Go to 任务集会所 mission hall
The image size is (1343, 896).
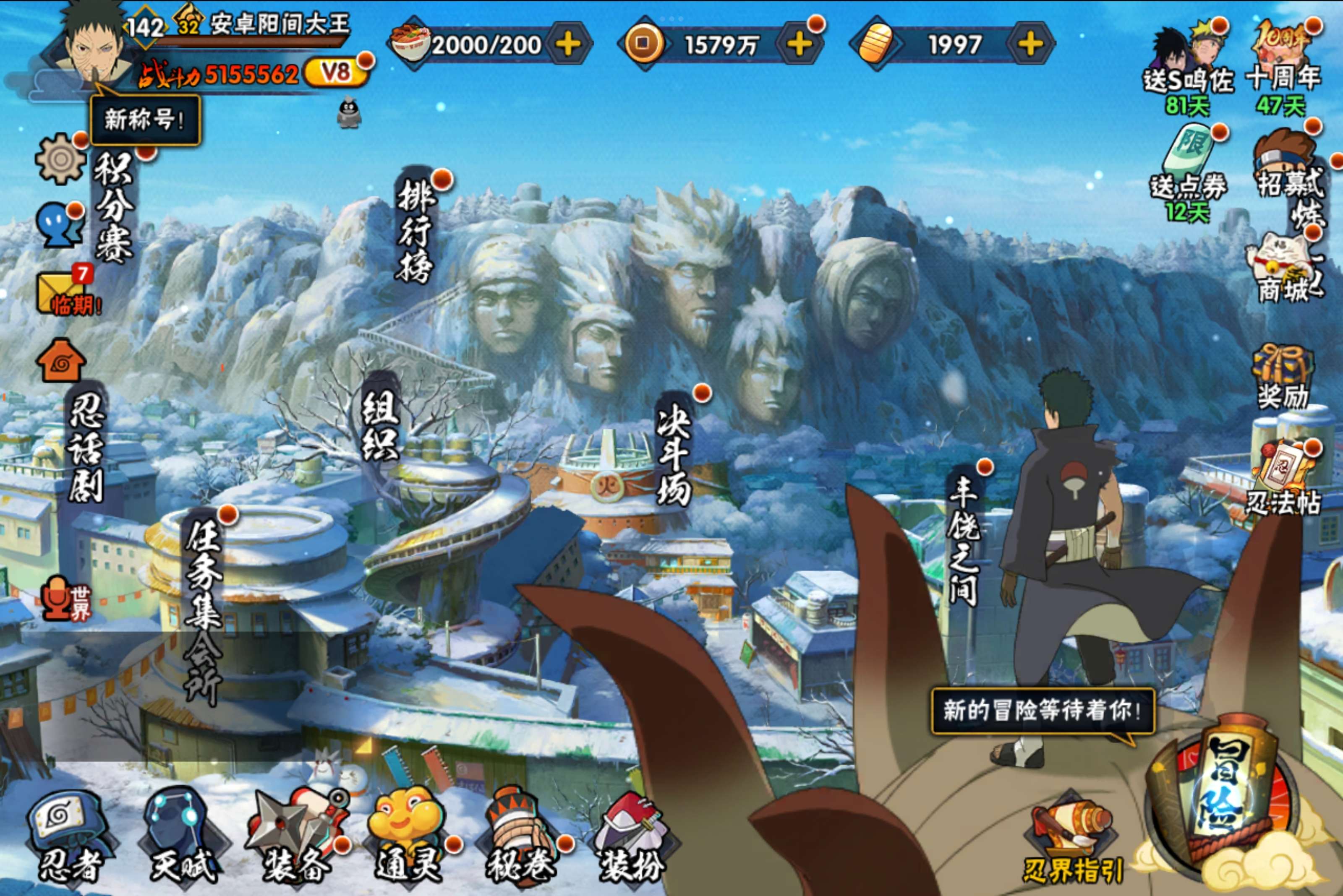(x=203, y=612)
